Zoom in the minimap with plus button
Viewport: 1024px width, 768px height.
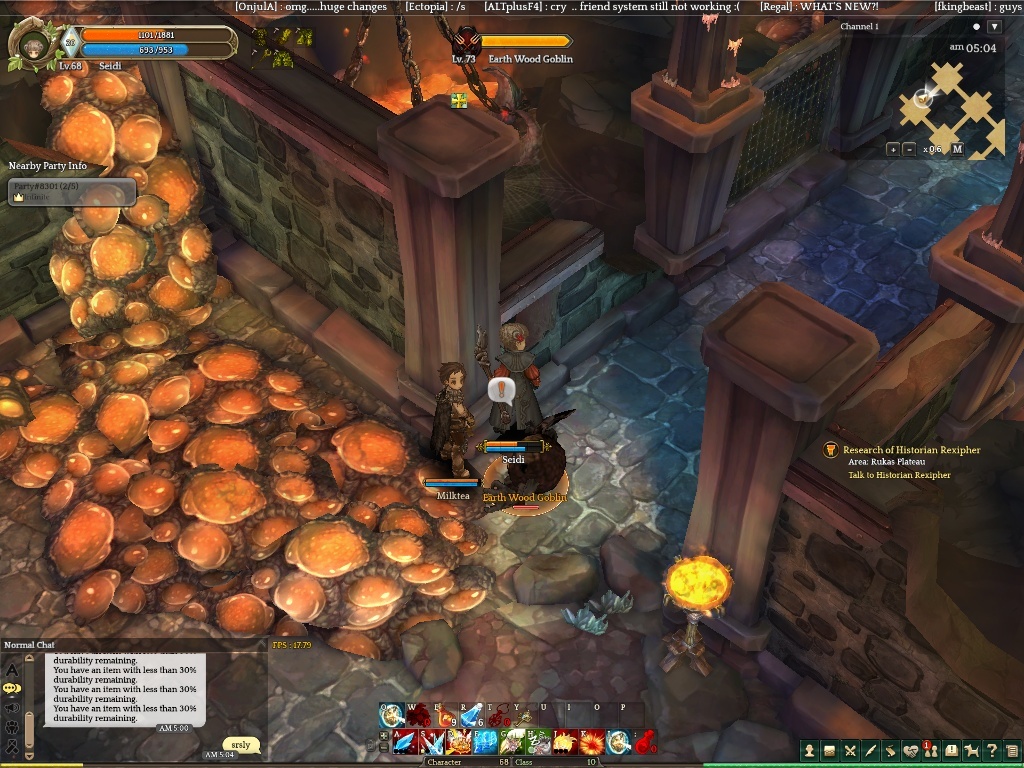[892, 149]
